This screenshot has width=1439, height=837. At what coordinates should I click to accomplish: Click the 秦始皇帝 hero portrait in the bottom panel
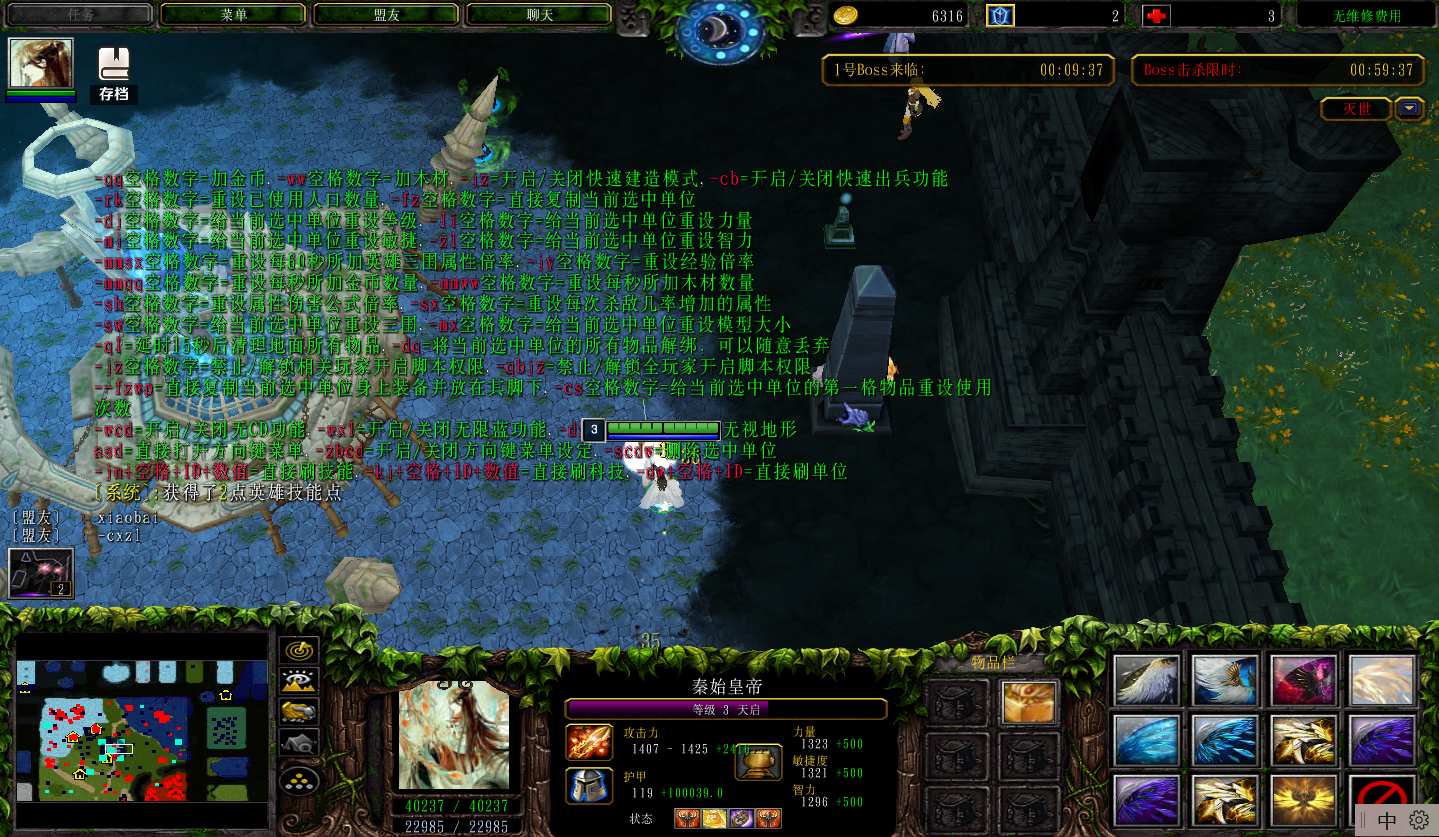click(x=454, y=735)
